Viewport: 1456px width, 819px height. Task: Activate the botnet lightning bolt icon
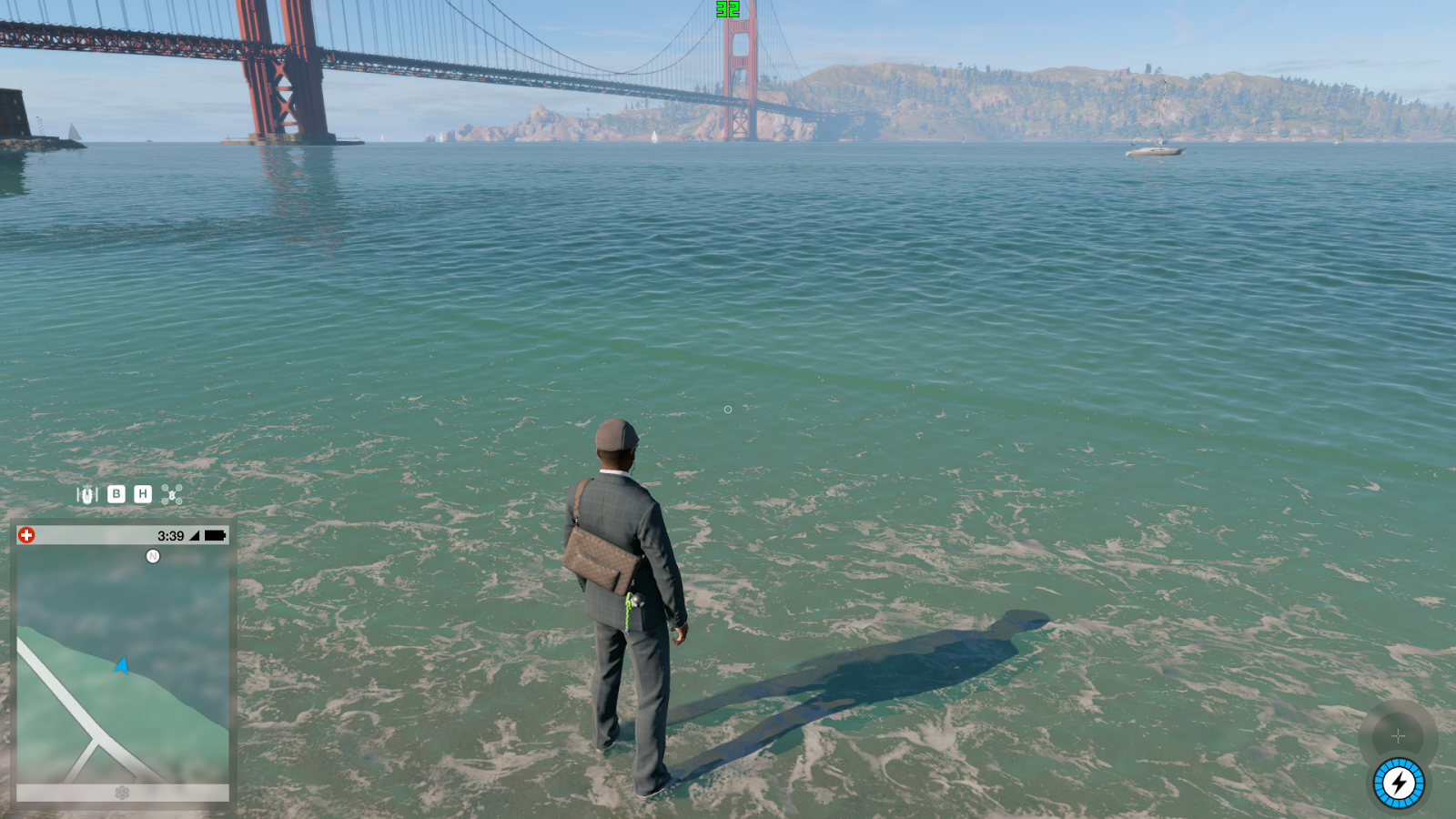(1399, 784)
